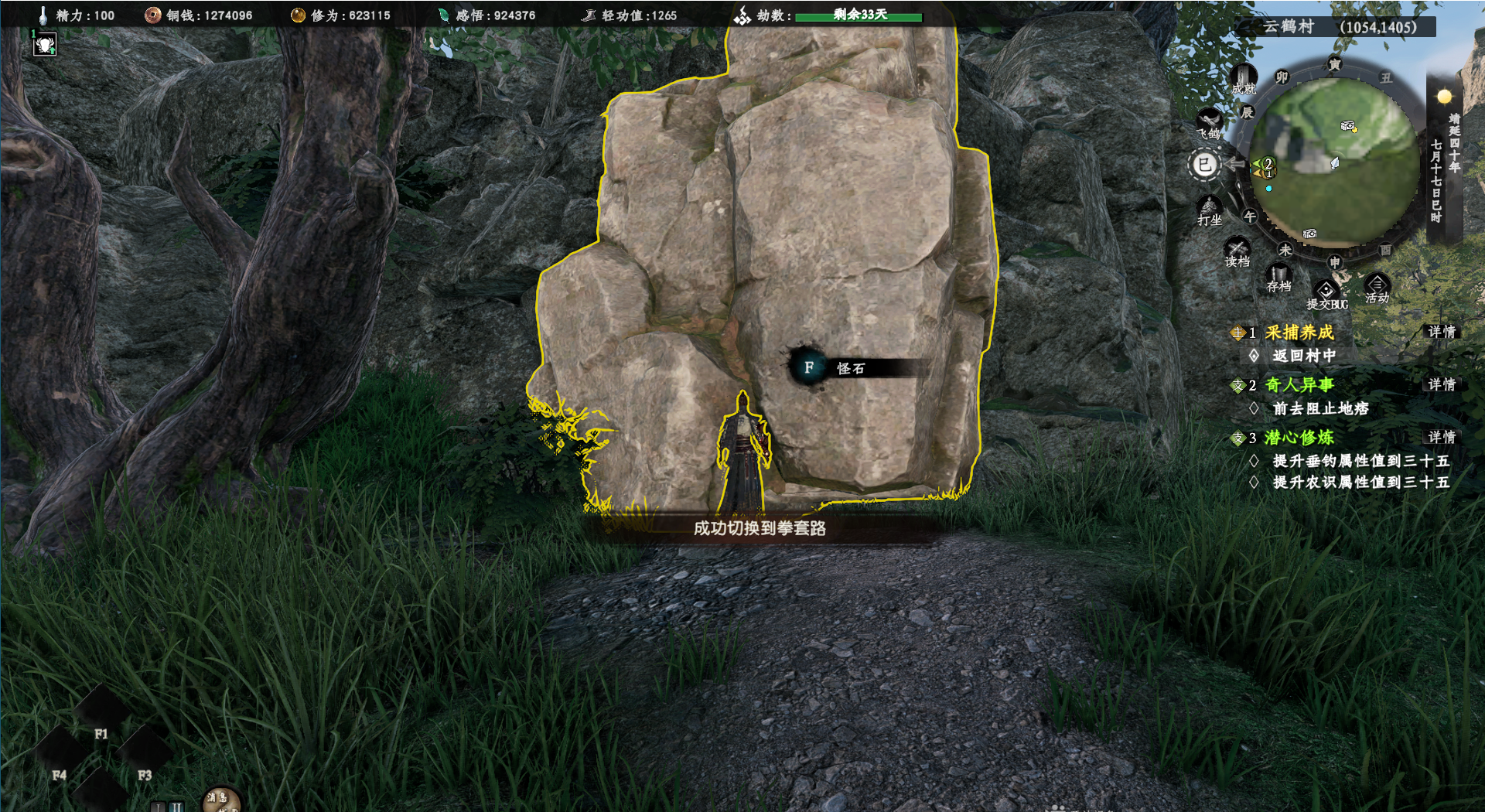Open 详情 for the 潜心修炼 quest
This screenshot has width=1485, height=812.
click(1442, 437)
